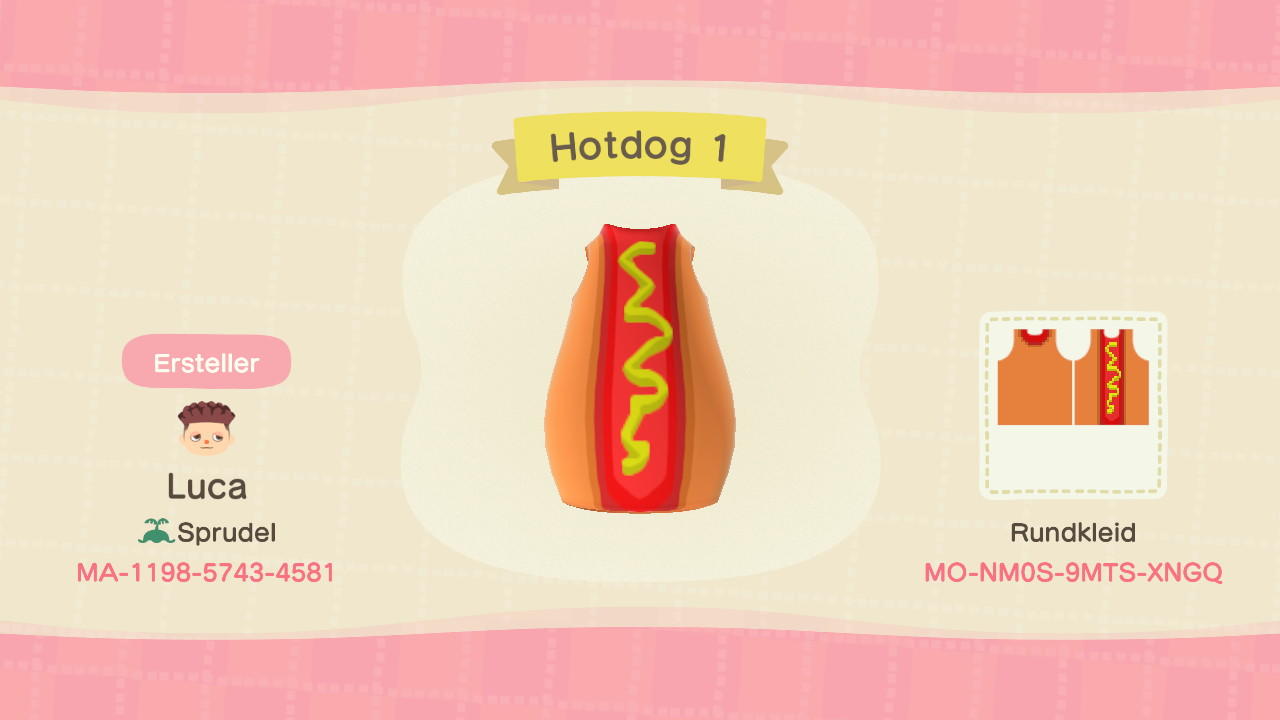The width and height of the screenshot is (1280, 720).
Task: Select Luca's avatar portrait icon
Action: 205,428
